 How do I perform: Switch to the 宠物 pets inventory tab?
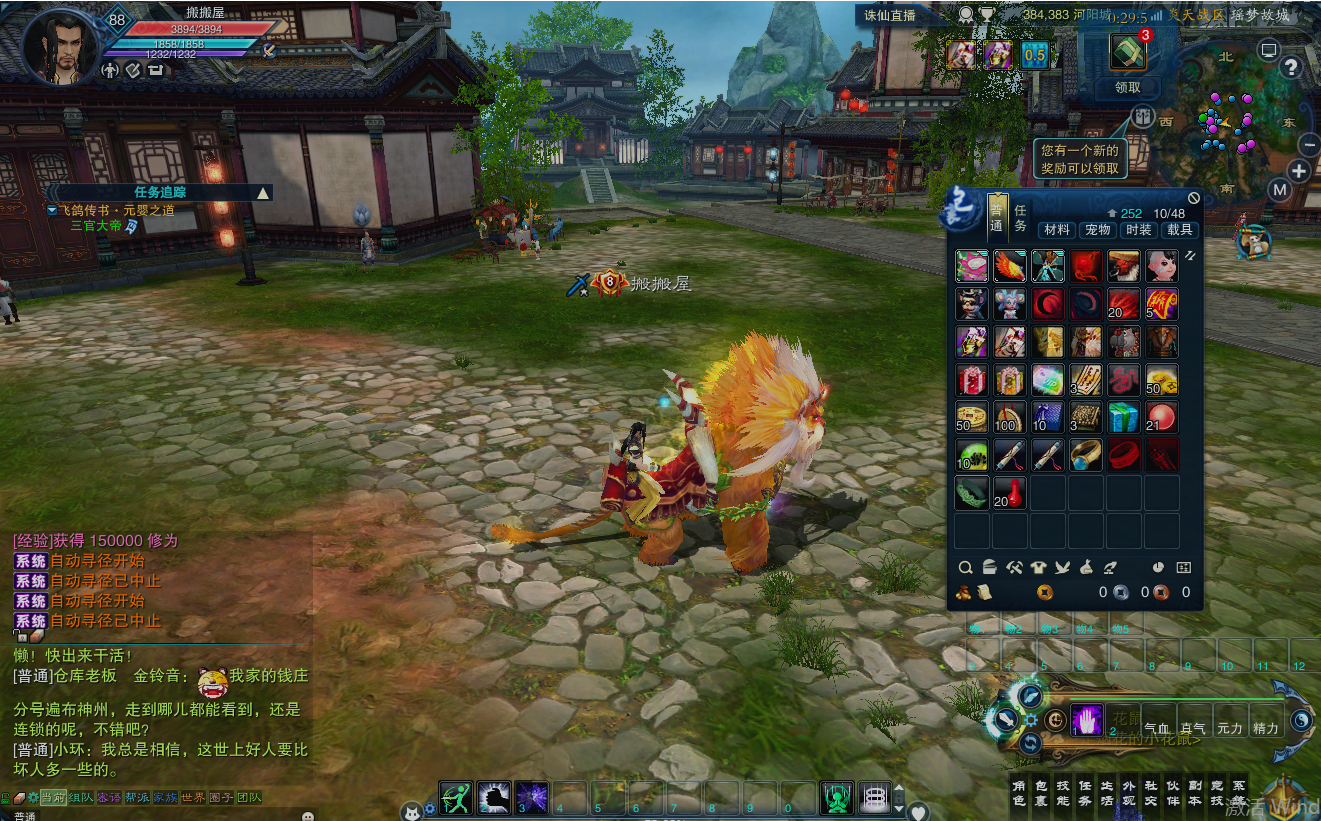click(x=1097, y=229)
